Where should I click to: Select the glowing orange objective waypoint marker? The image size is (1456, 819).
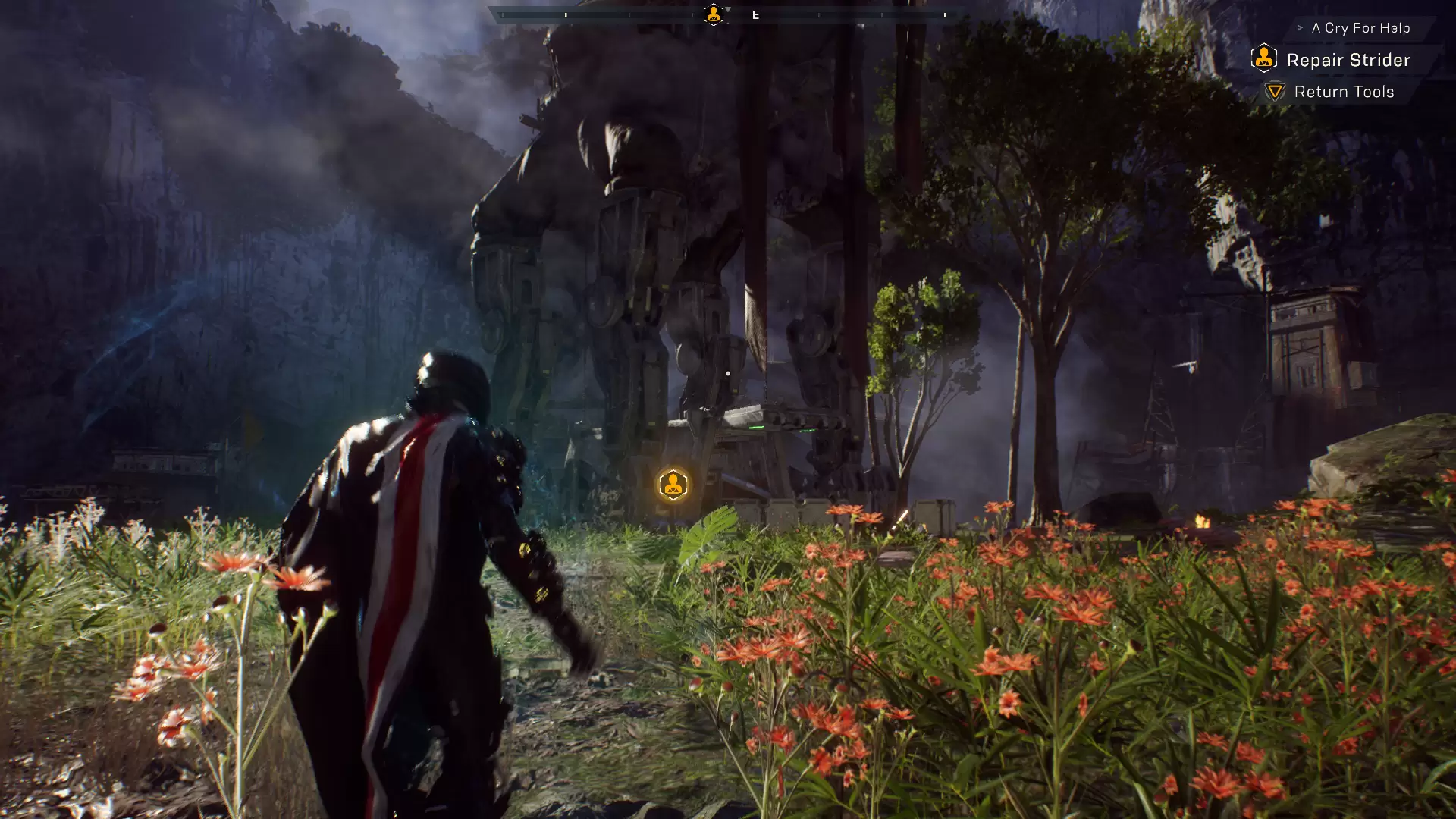[673, 485]
